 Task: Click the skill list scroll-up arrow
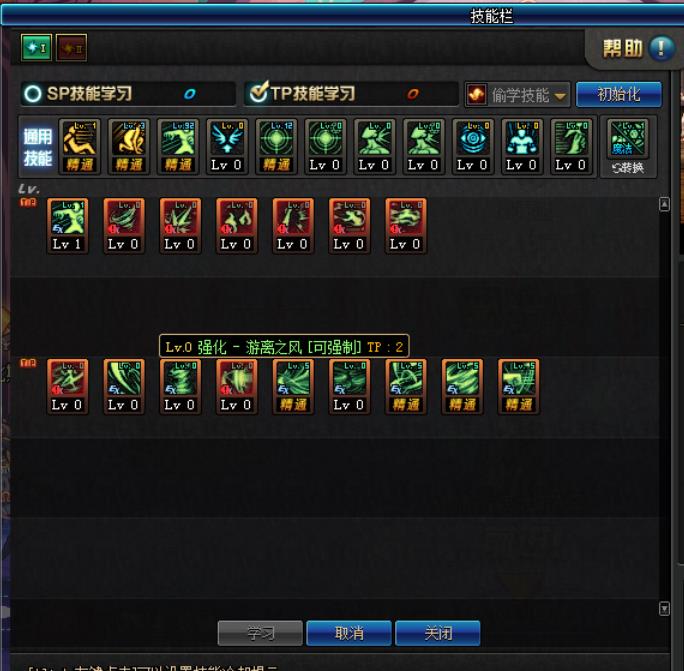tap(665, 204)
